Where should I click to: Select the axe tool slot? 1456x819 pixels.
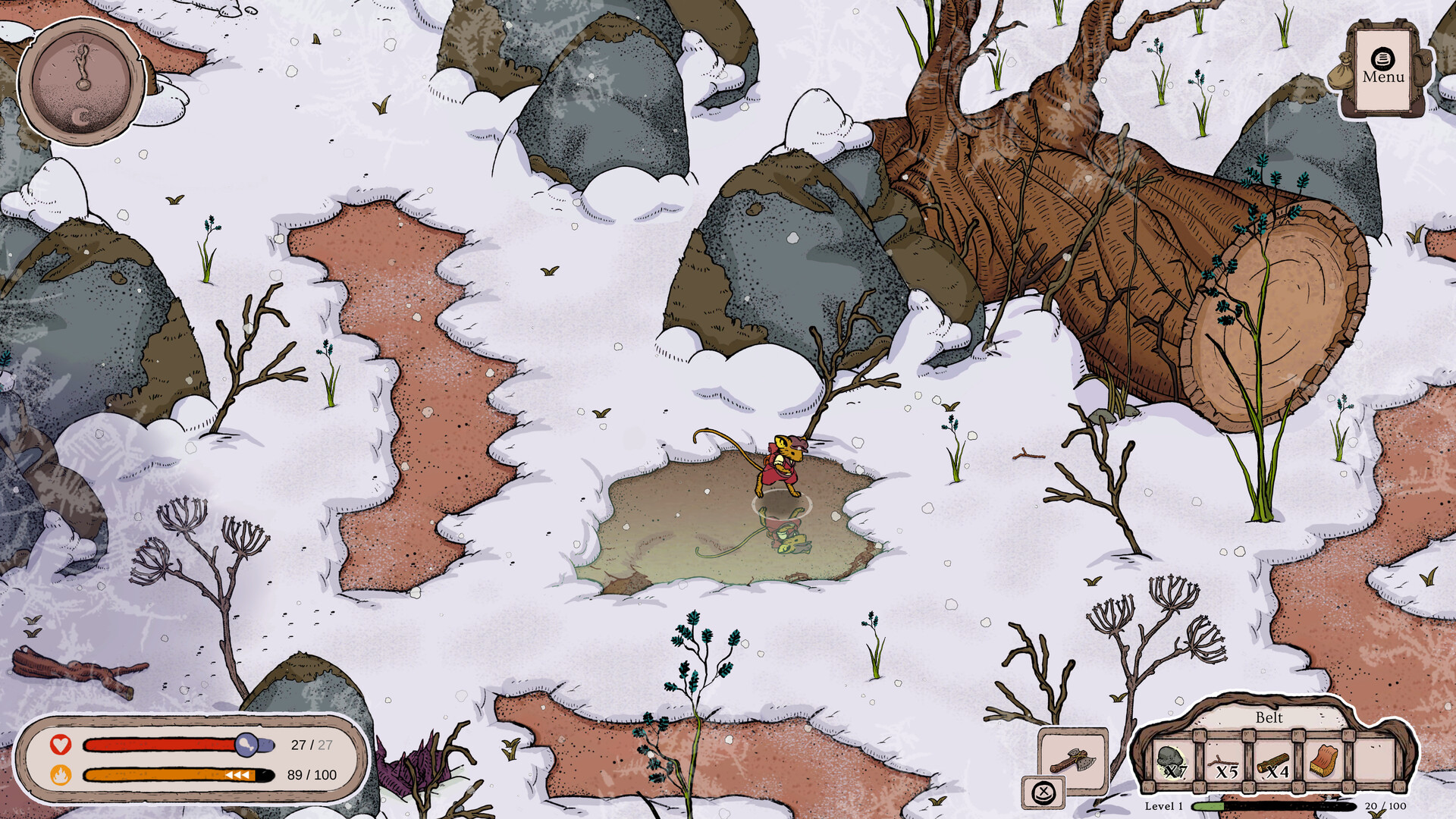(1072, 761)
